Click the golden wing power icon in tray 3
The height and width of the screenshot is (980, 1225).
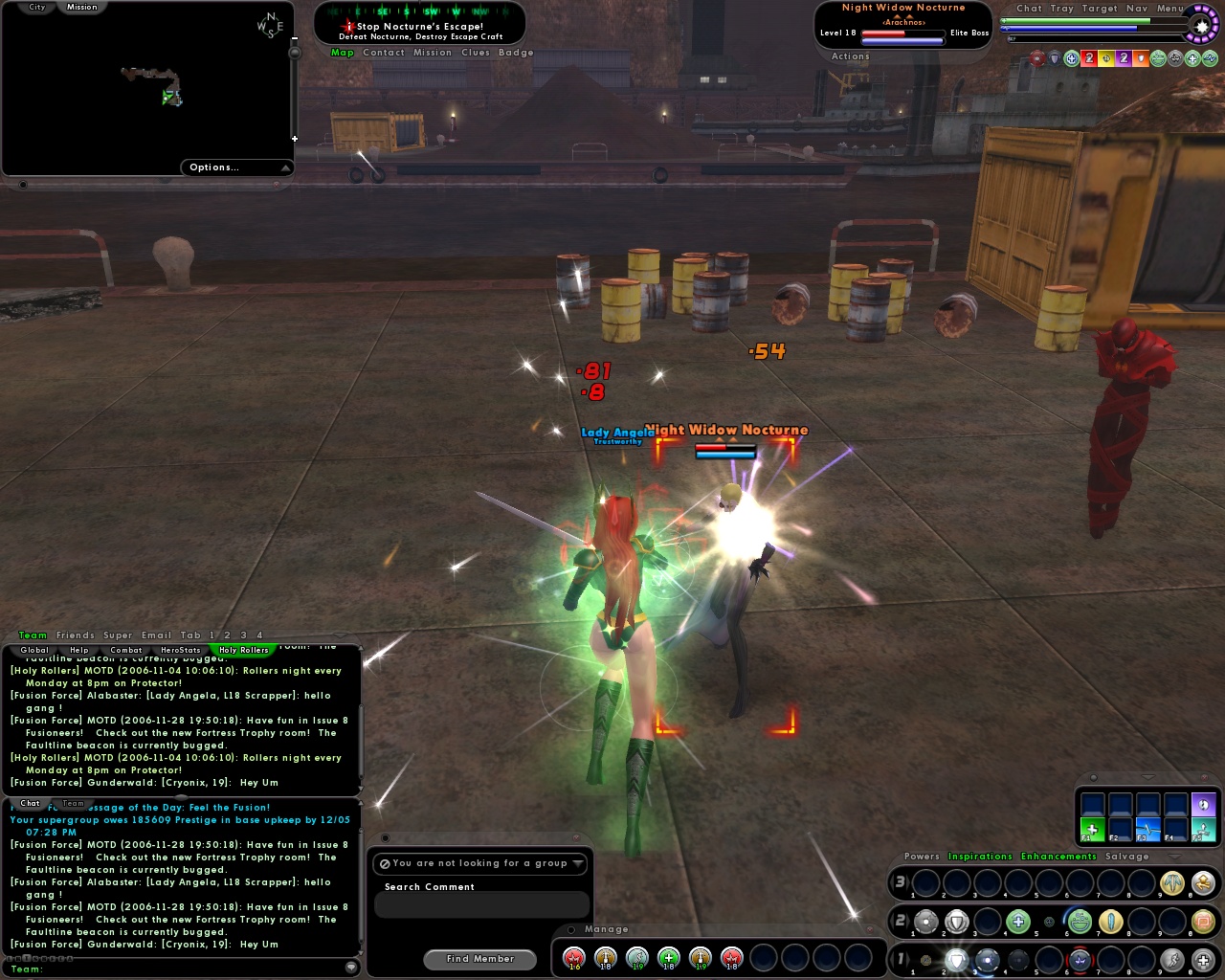click(1171, 883)
